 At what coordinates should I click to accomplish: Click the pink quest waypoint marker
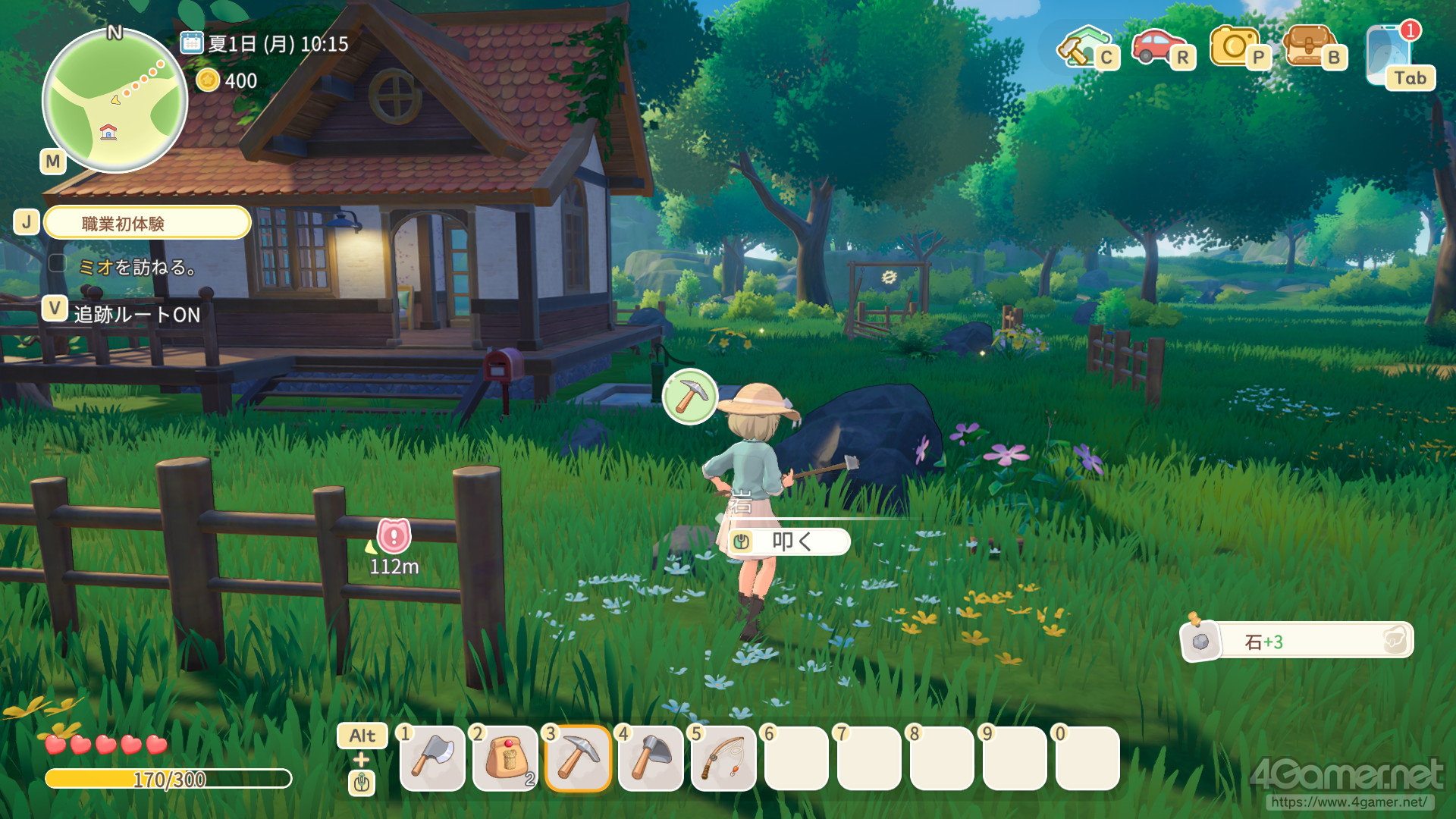pos(394,536)
